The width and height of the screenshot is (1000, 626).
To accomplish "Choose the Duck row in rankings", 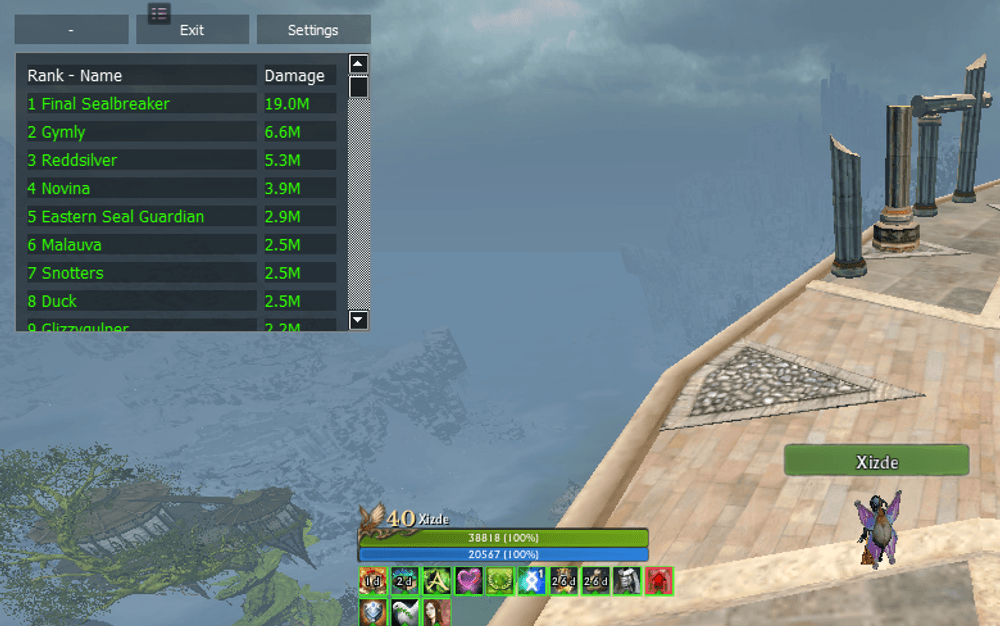I will [x=141, y=301].
